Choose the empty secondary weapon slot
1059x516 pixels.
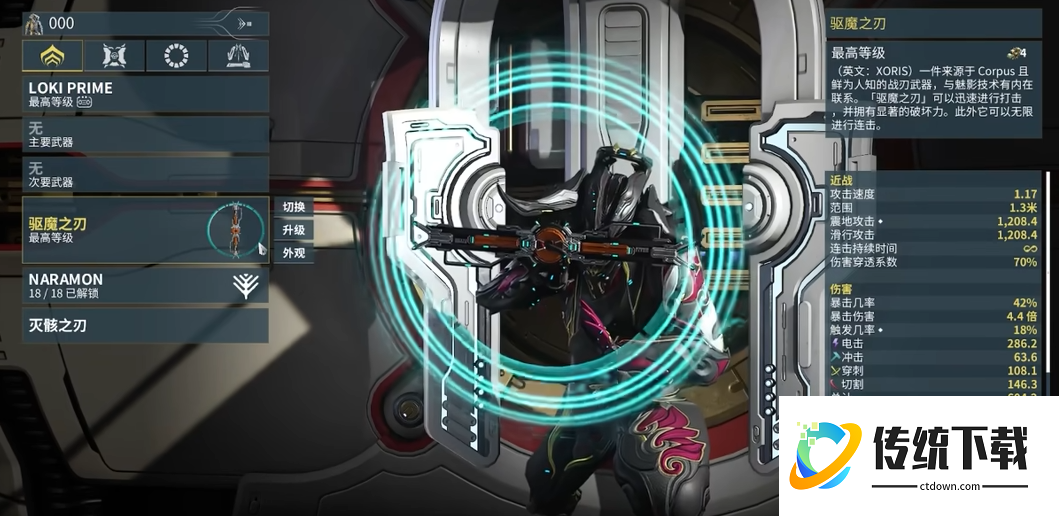coord(145,174)
